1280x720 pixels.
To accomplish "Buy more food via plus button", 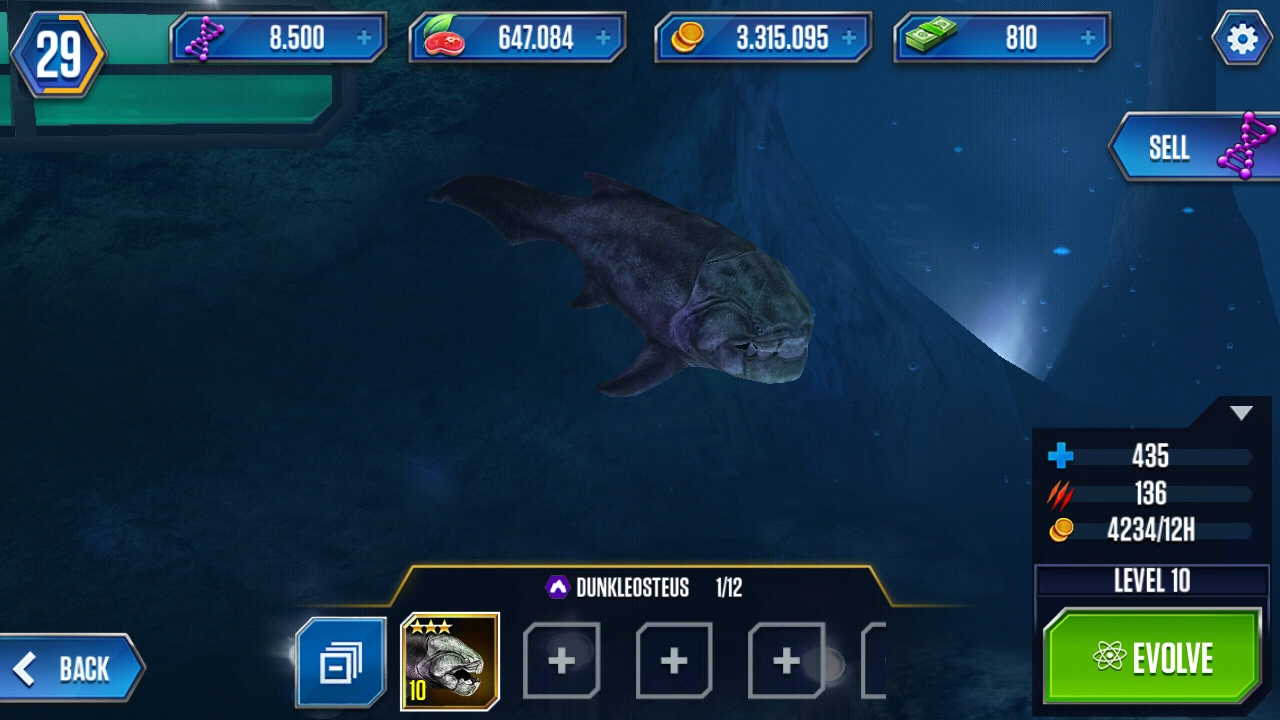I will click(600, 36).
